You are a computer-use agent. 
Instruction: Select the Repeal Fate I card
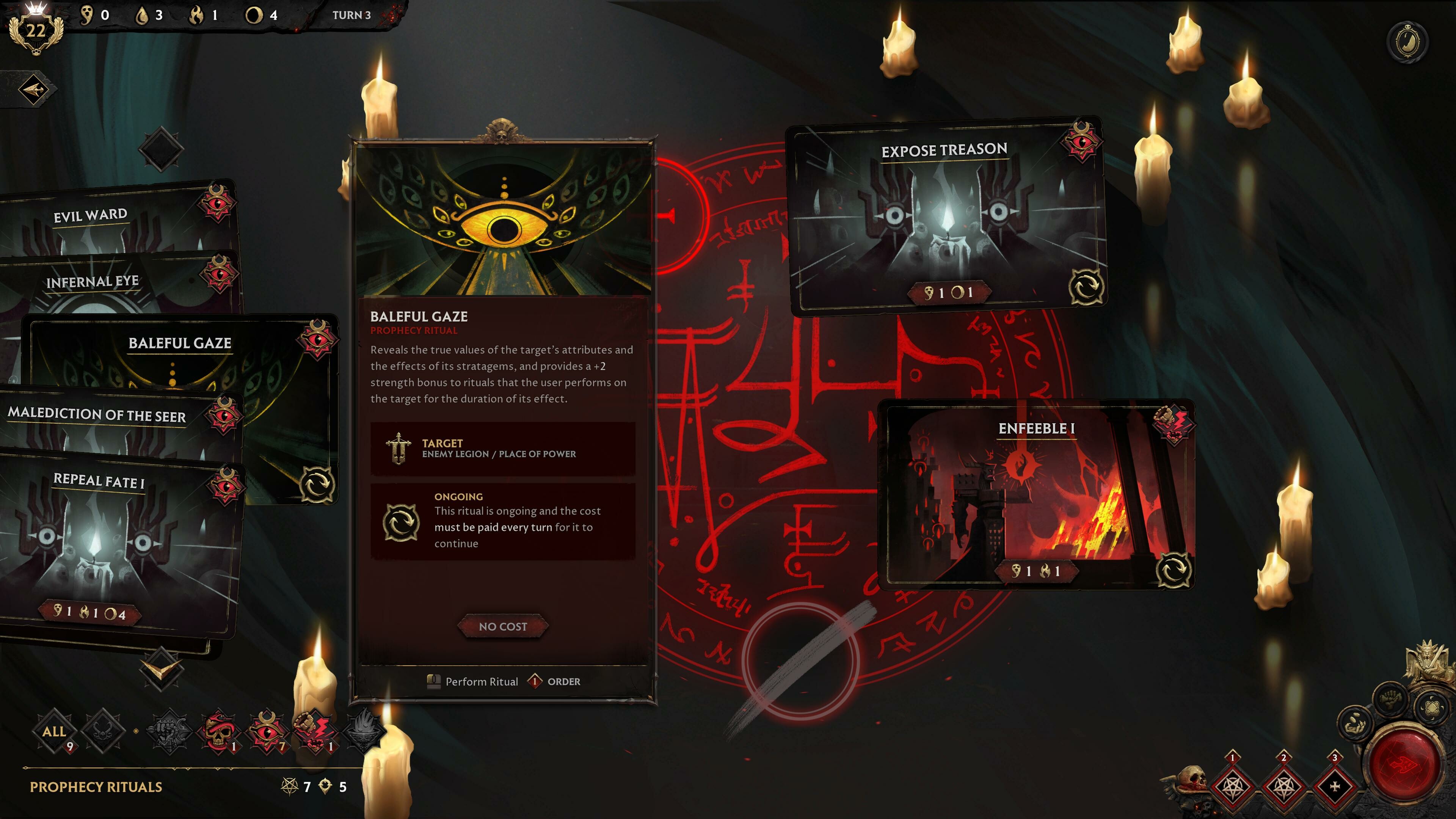pyautogui.click(x=99, y=480)
